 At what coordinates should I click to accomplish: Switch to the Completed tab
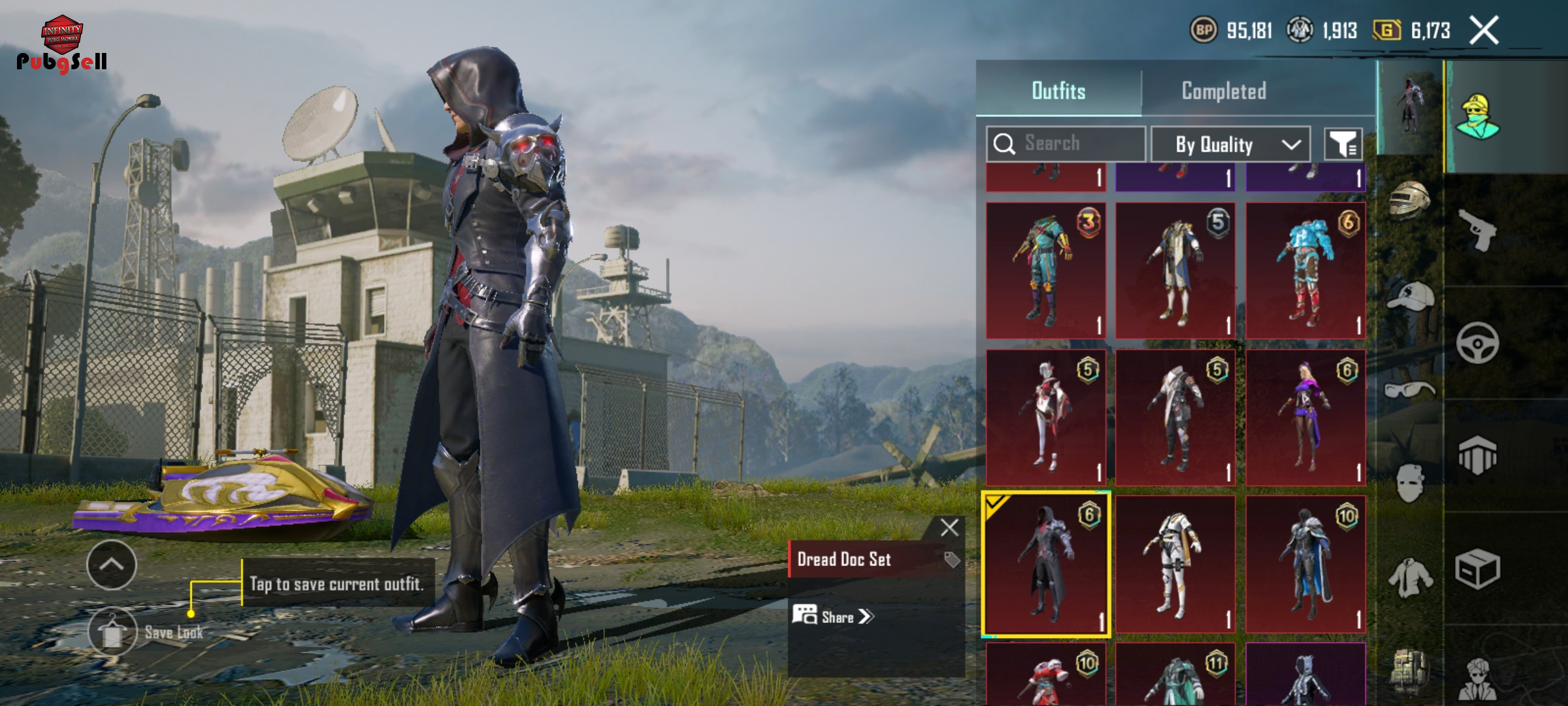point(1223,92)
